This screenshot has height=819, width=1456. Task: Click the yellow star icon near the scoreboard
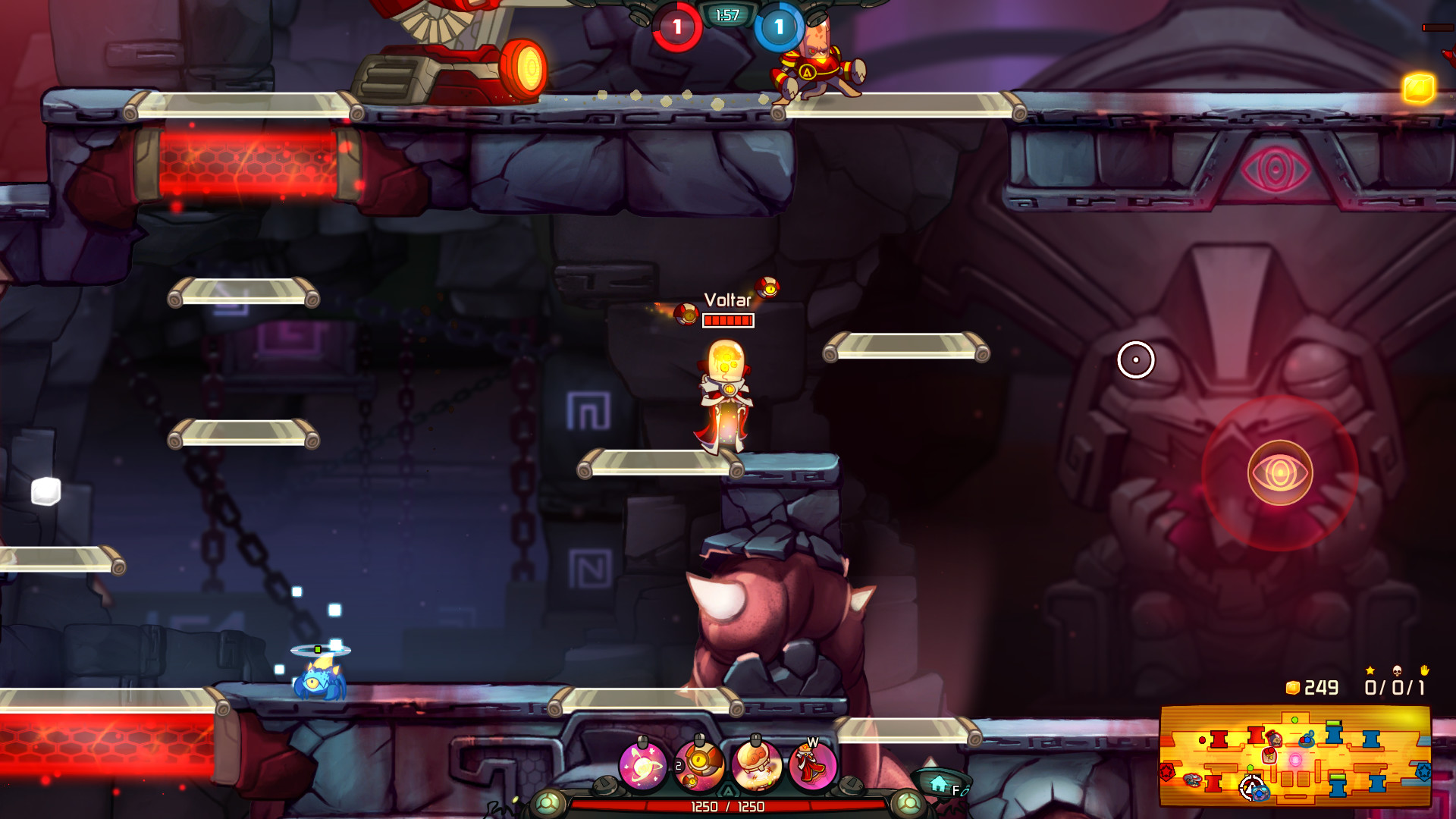[1370, 671]
